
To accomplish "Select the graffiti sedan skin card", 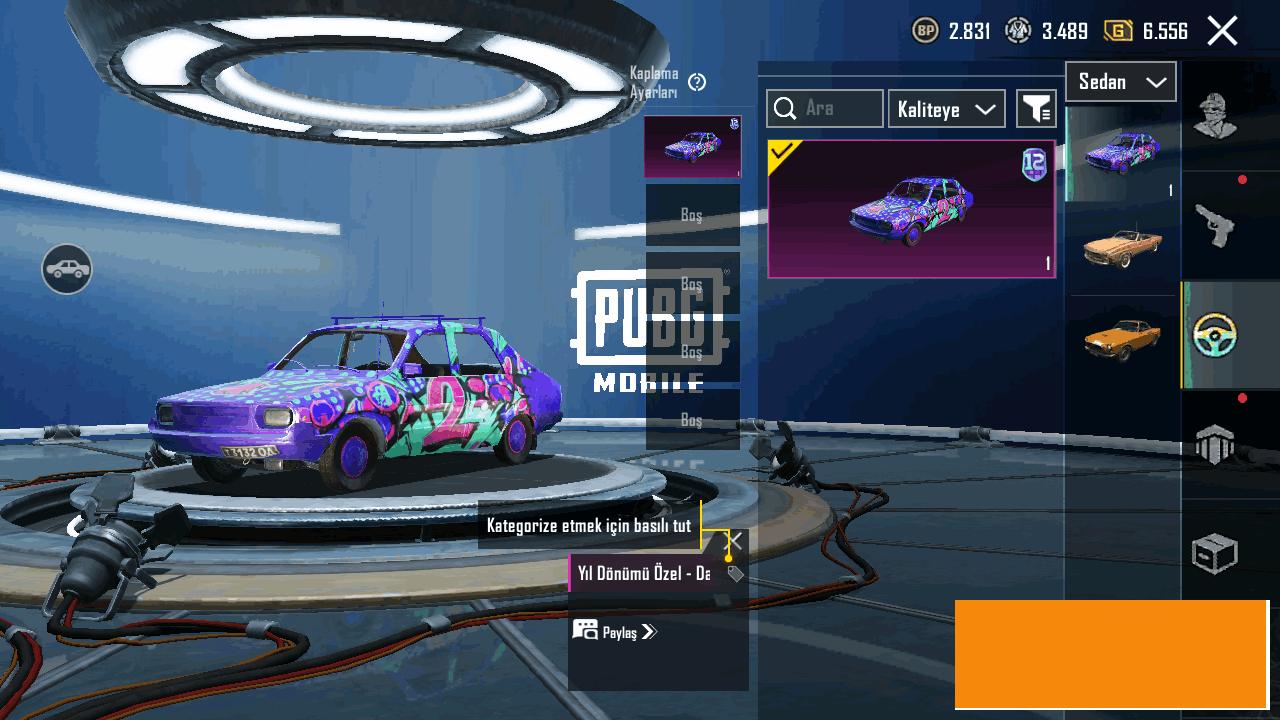I will [911, 209].
